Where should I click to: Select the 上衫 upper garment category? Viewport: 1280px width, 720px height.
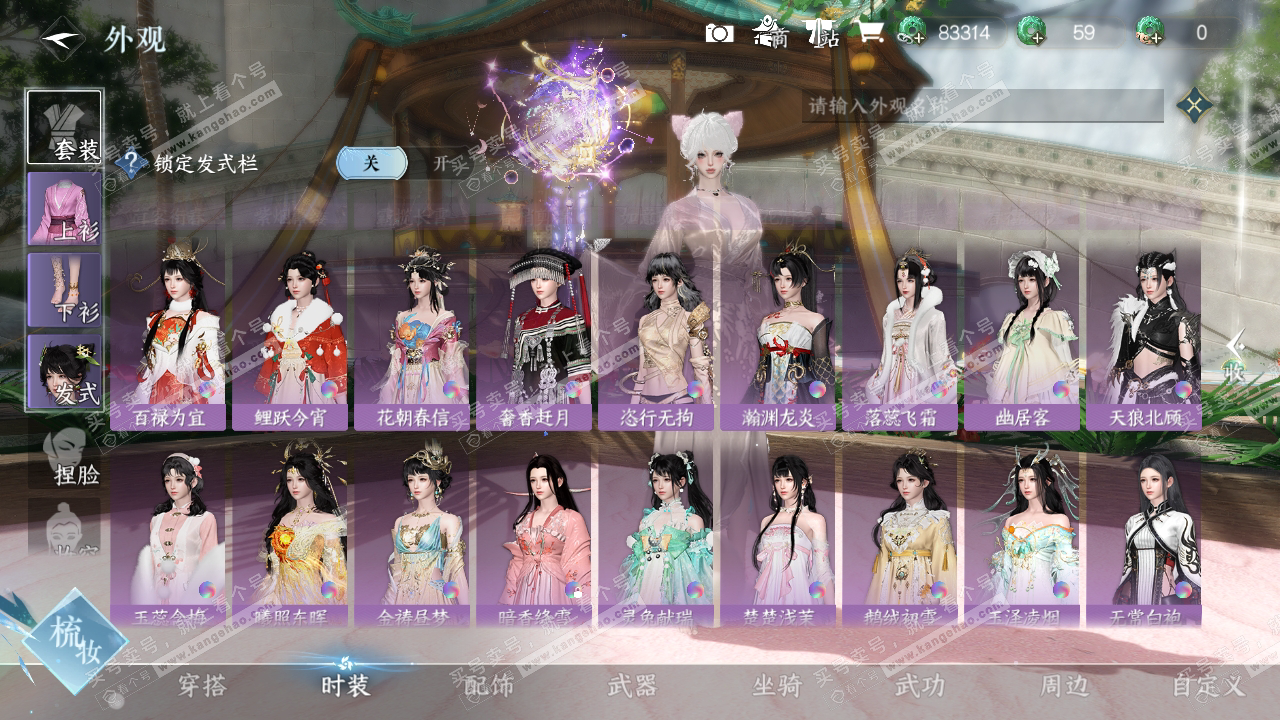(x=64, y=208)
